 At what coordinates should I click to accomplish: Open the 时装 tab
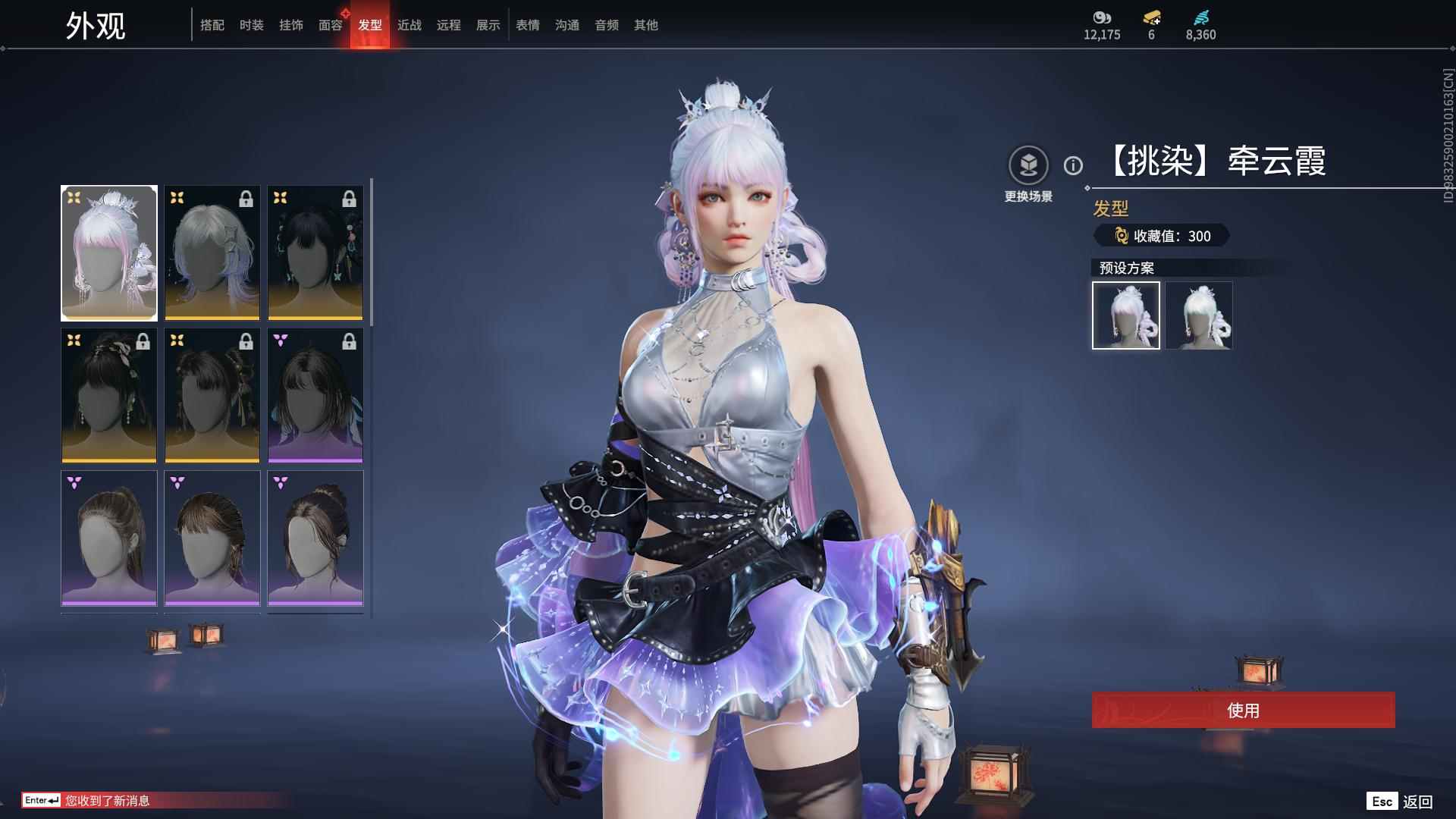pos(252,25)
